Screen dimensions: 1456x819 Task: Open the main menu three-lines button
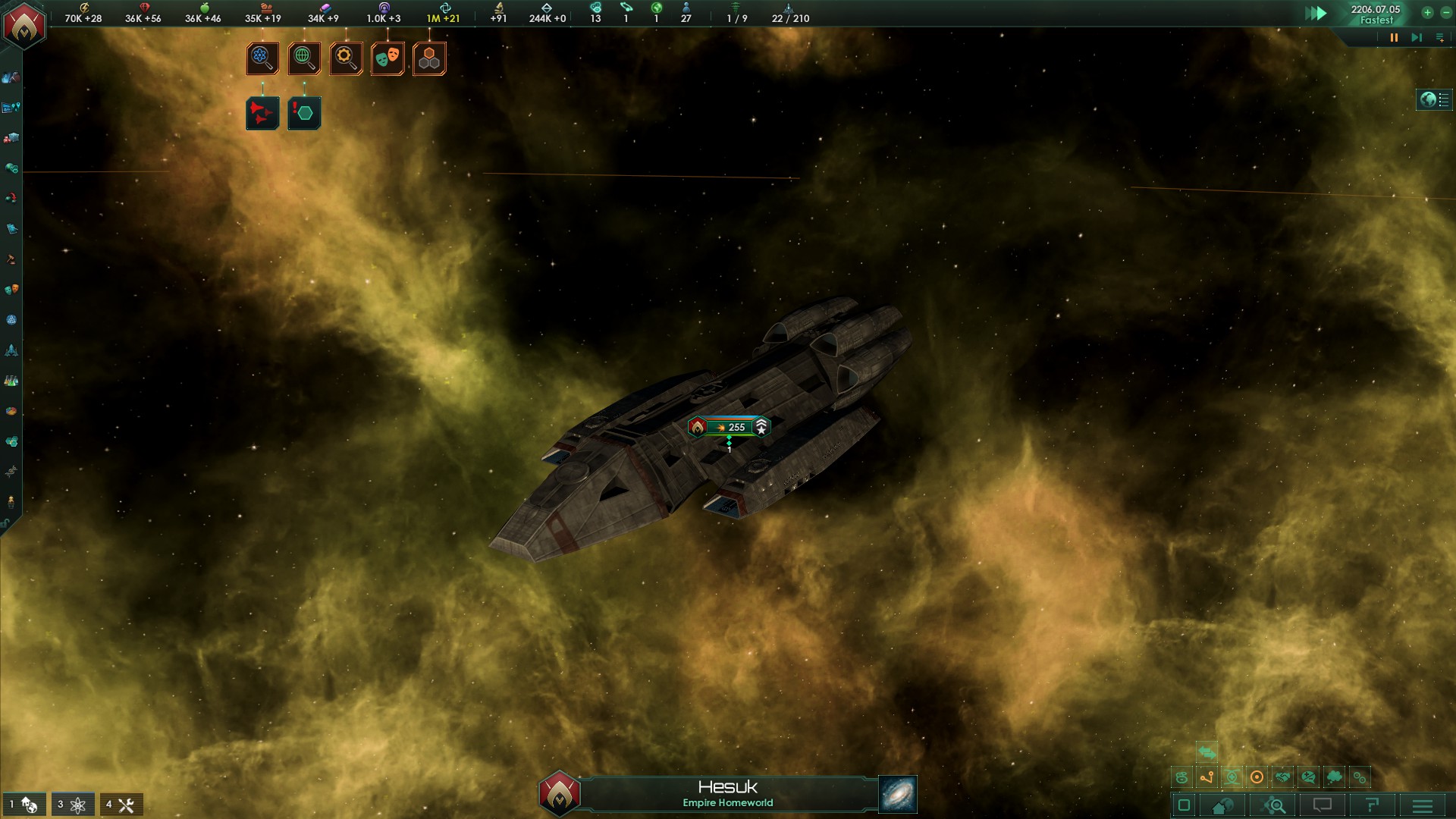pyautogui.click(x=1422, y=805)
